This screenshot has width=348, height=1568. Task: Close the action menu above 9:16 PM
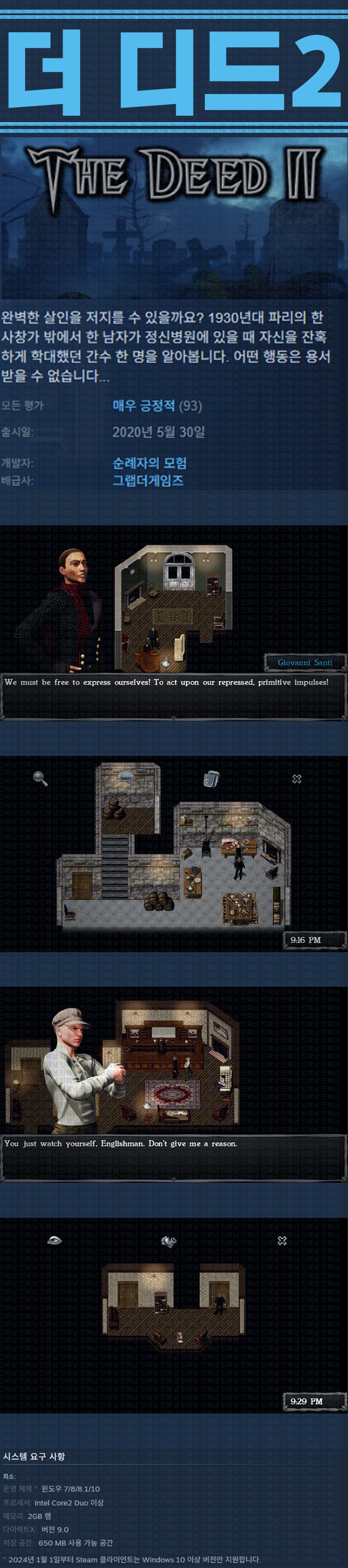[297, 778]
